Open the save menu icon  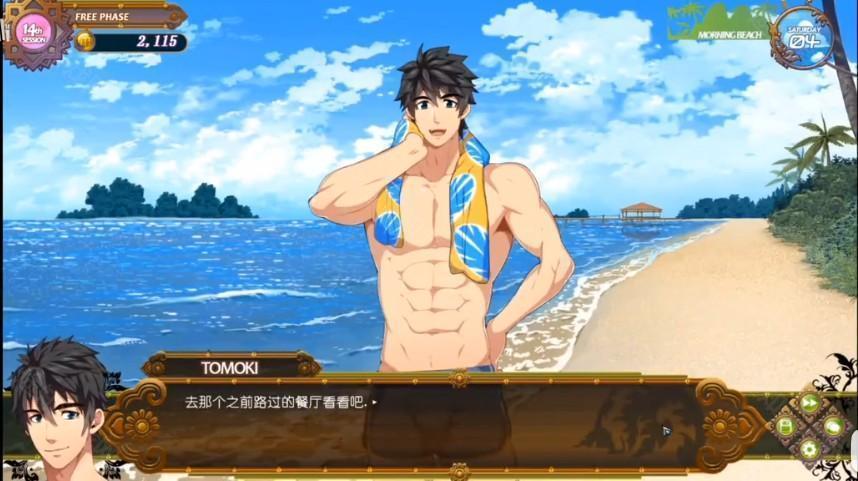(x=786, y=426)
